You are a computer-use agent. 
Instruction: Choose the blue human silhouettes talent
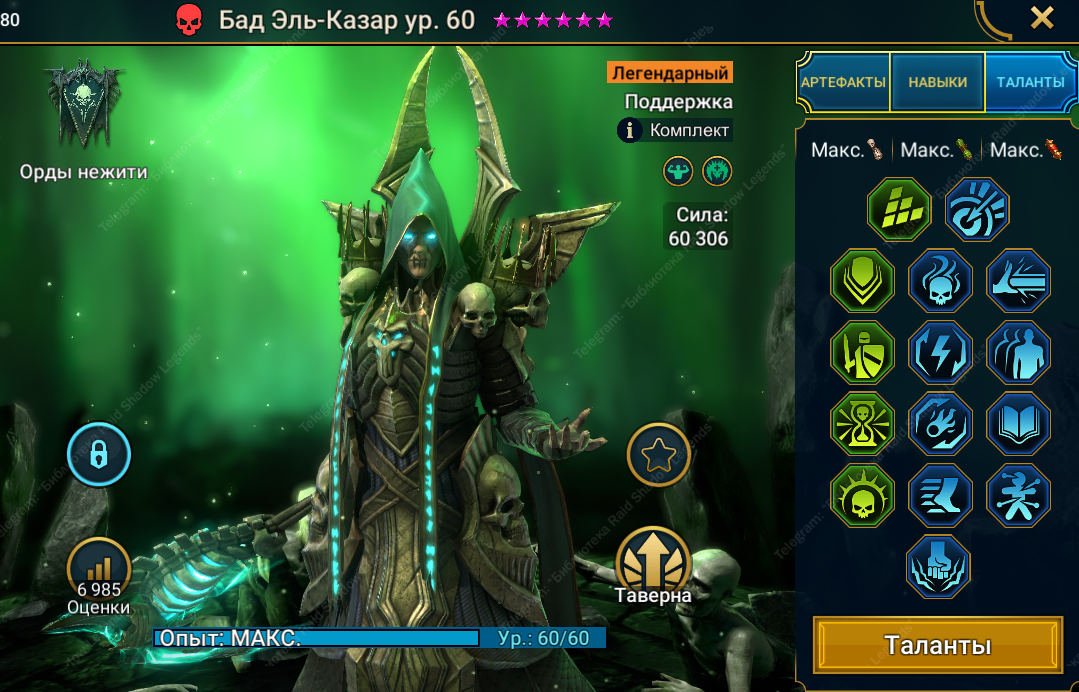(1018, 353)
